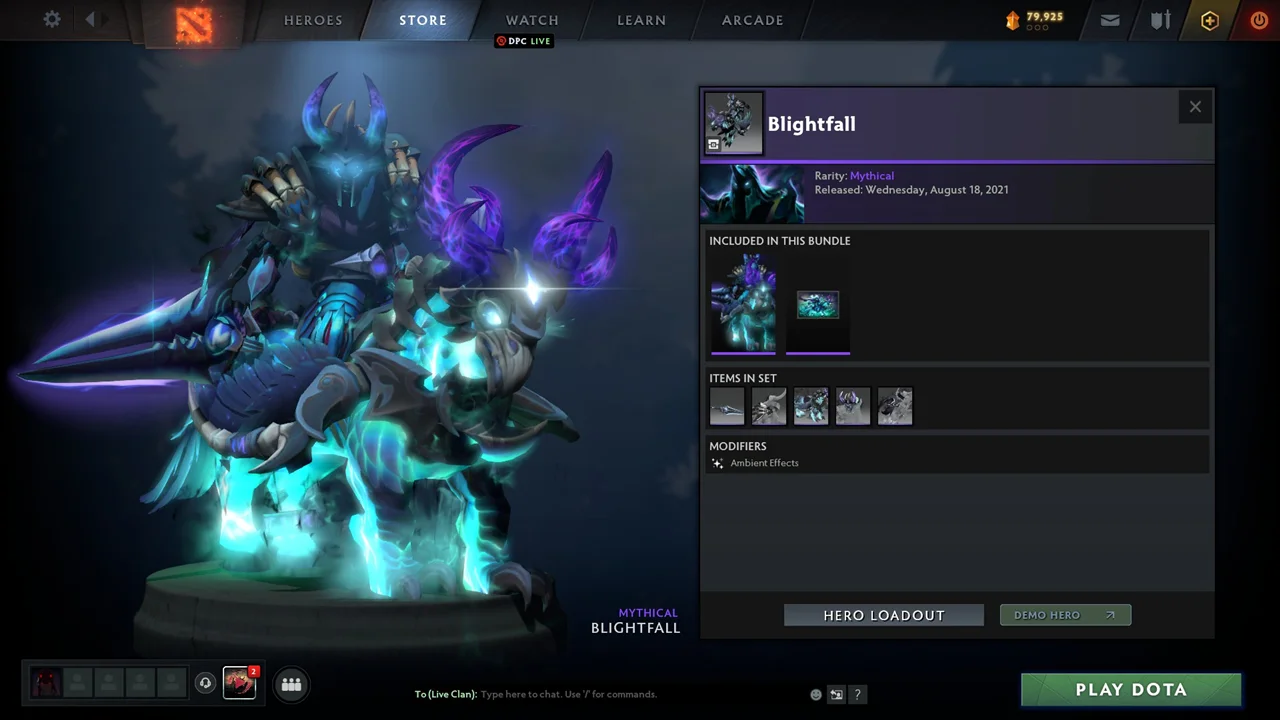
Task: Choose the loading screen bundle item
Action: click(818, 305)
